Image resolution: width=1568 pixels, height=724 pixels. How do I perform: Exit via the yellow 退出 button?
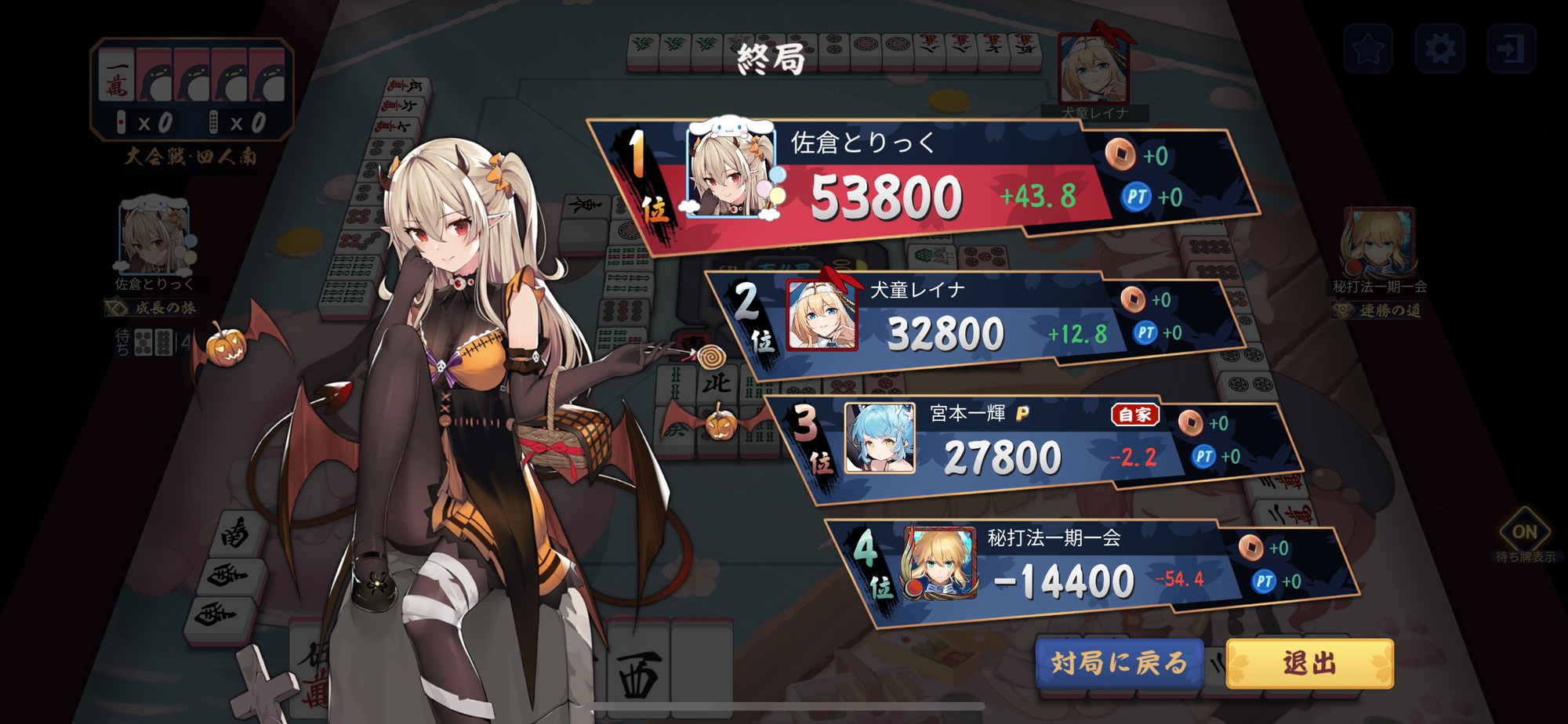[1309, 664]
